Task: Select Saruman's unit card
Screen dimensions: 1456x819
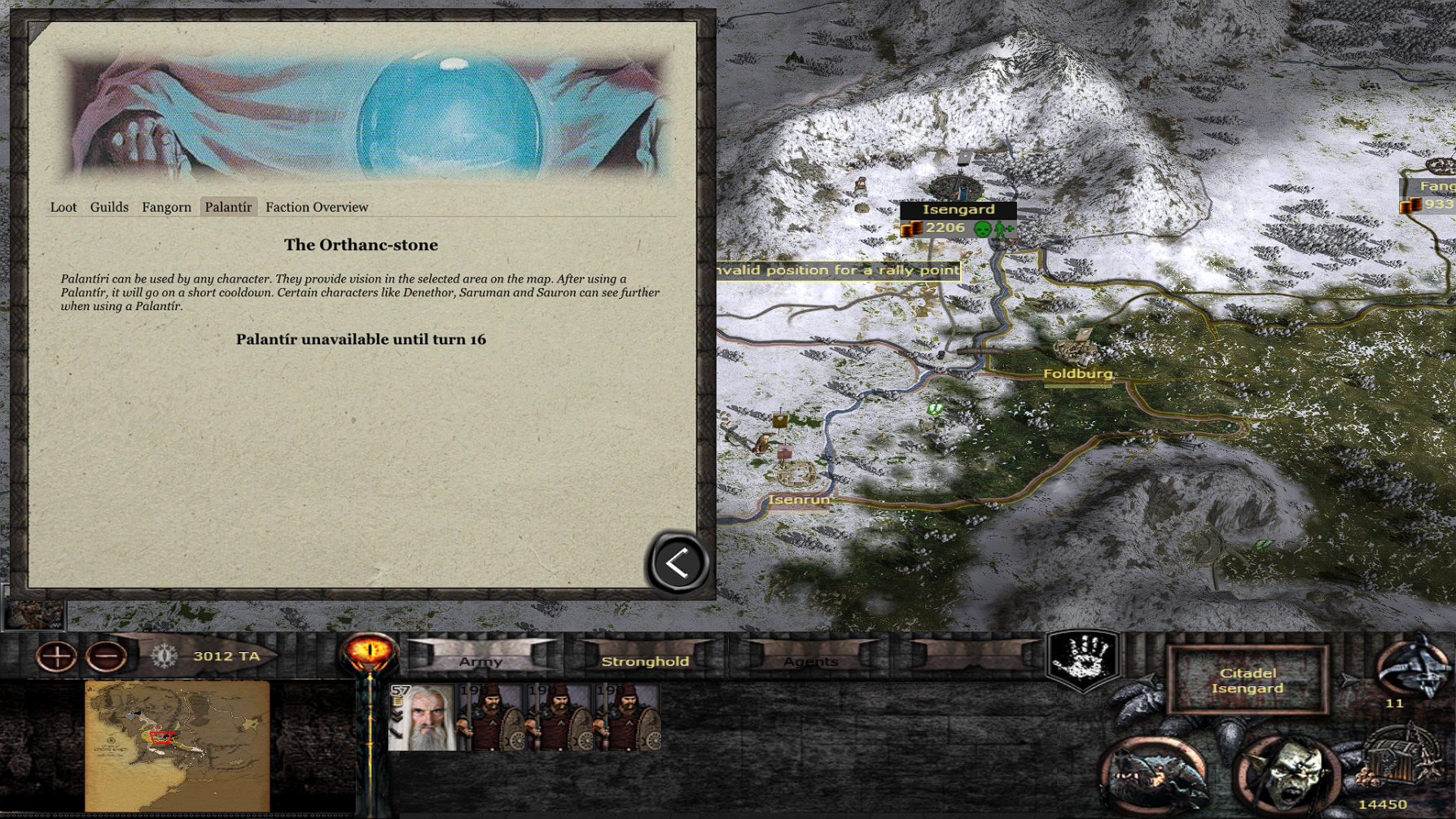Action: pyautogui.click(x=422, y=717)
